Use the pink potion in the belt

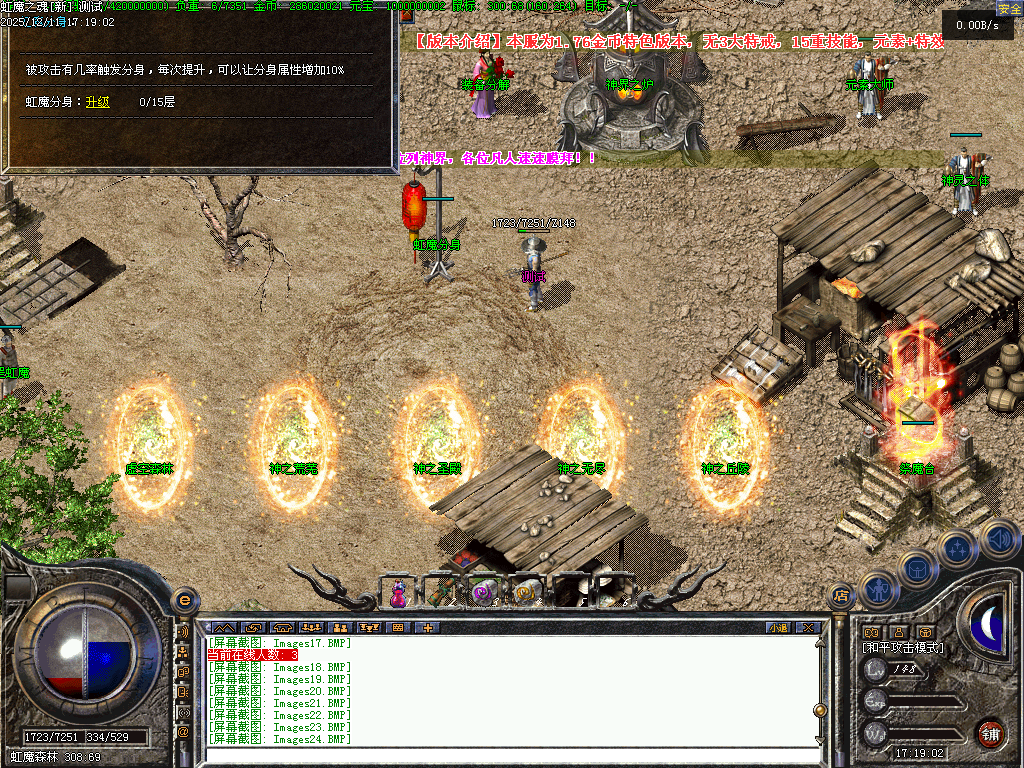[398, 593]
